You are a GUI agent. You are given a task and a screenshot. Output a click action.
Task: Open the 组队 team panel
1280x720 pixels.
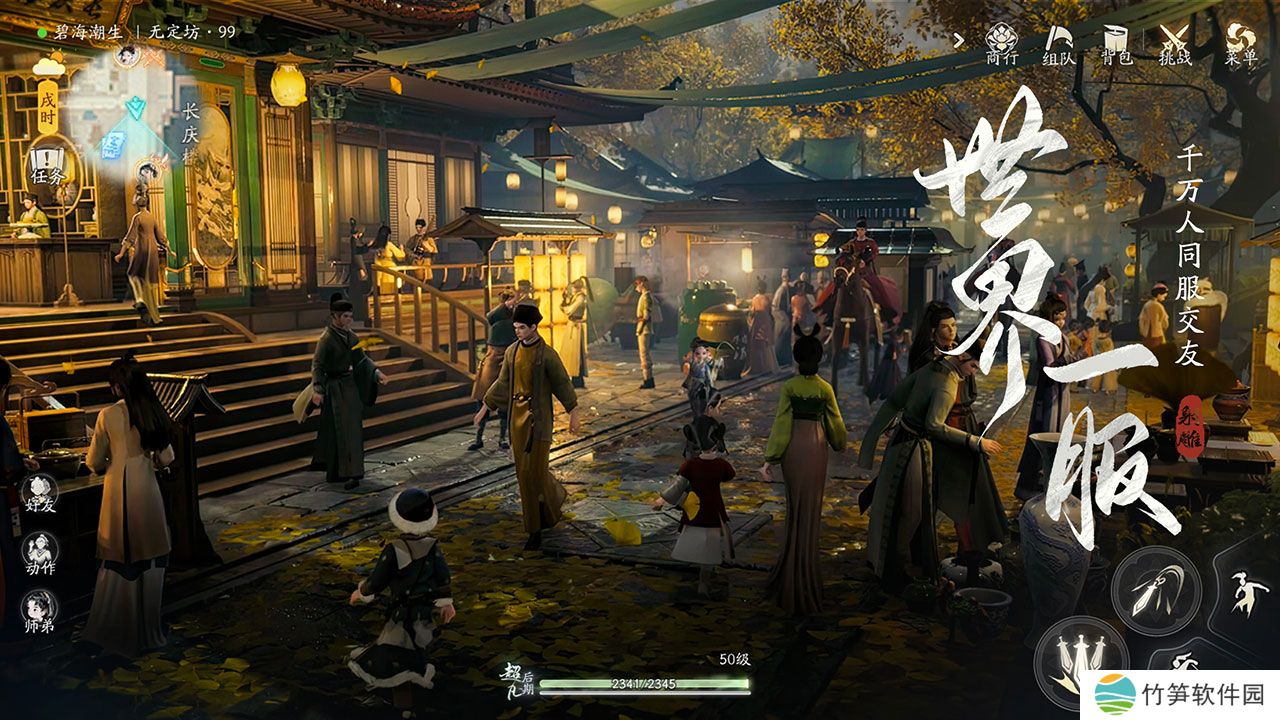click(1059, 43)
